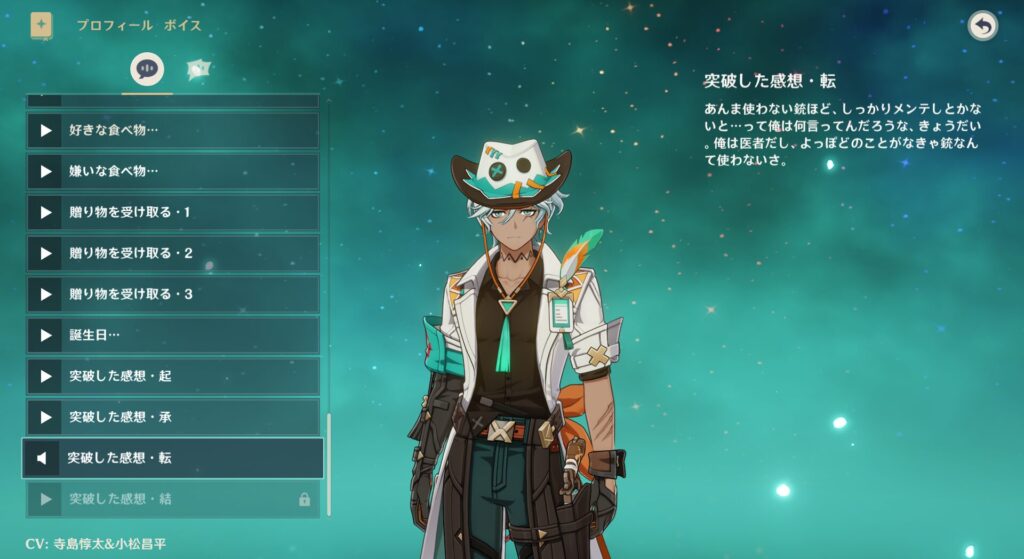Viewport: 1024px width, 559px height.
Task: Switch to the story scroll tab
Action: pos(198,69)
